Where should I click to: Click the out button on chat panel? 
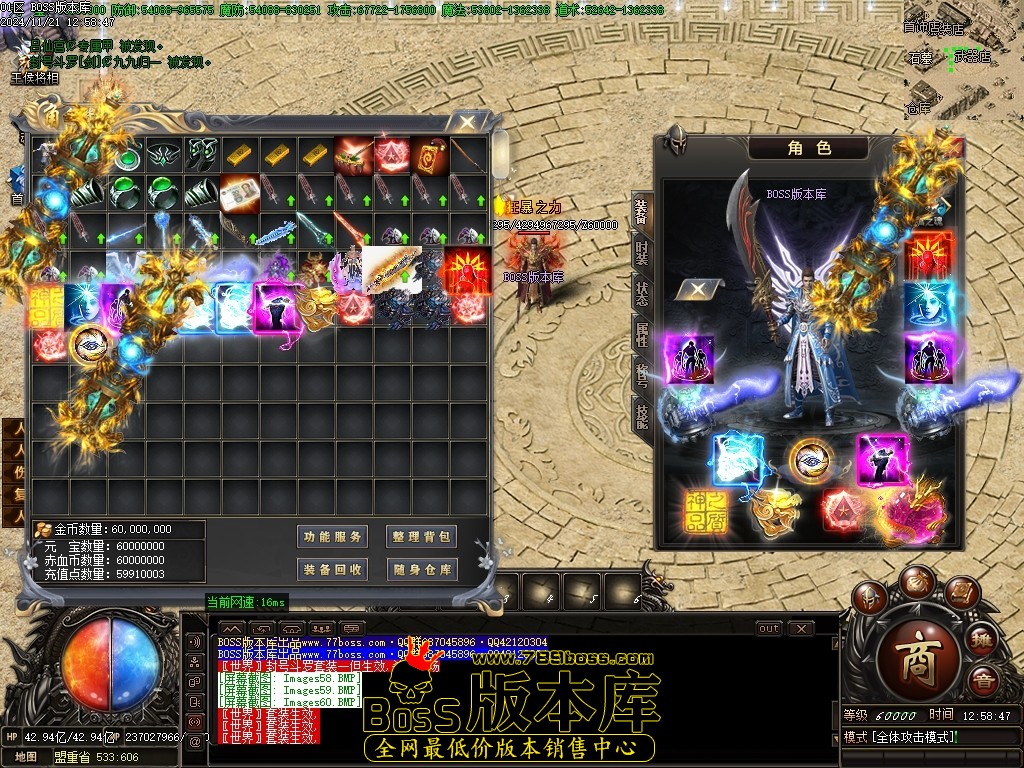pyautogui.click(x=769, y=629)
